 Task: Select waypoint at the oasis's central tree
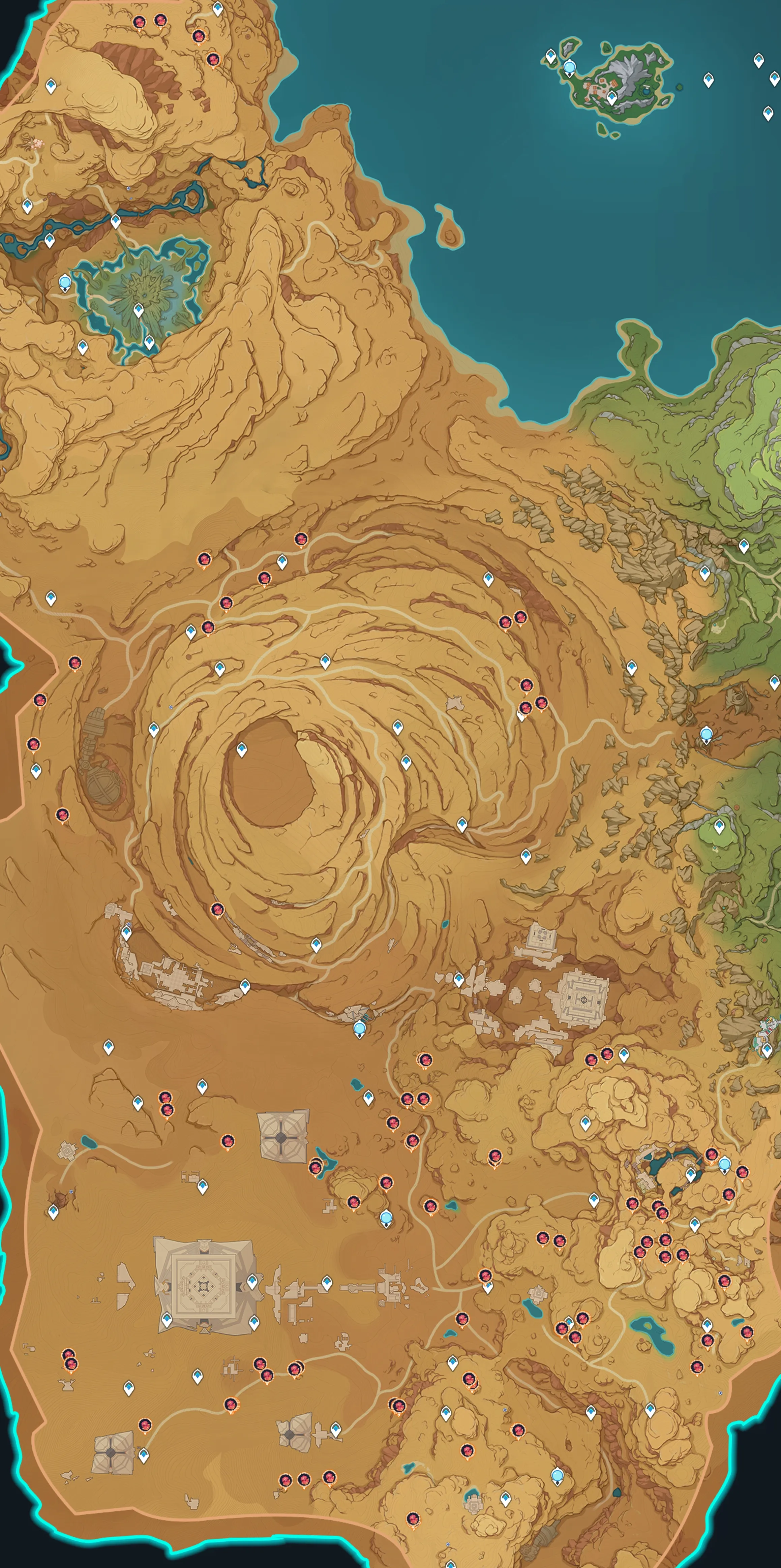click(139, 310)
